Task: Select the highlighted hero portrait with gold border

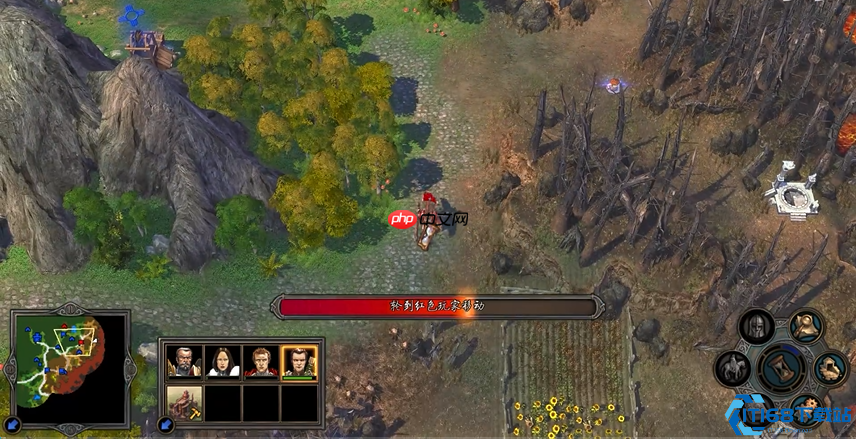Action: (299, 361)
